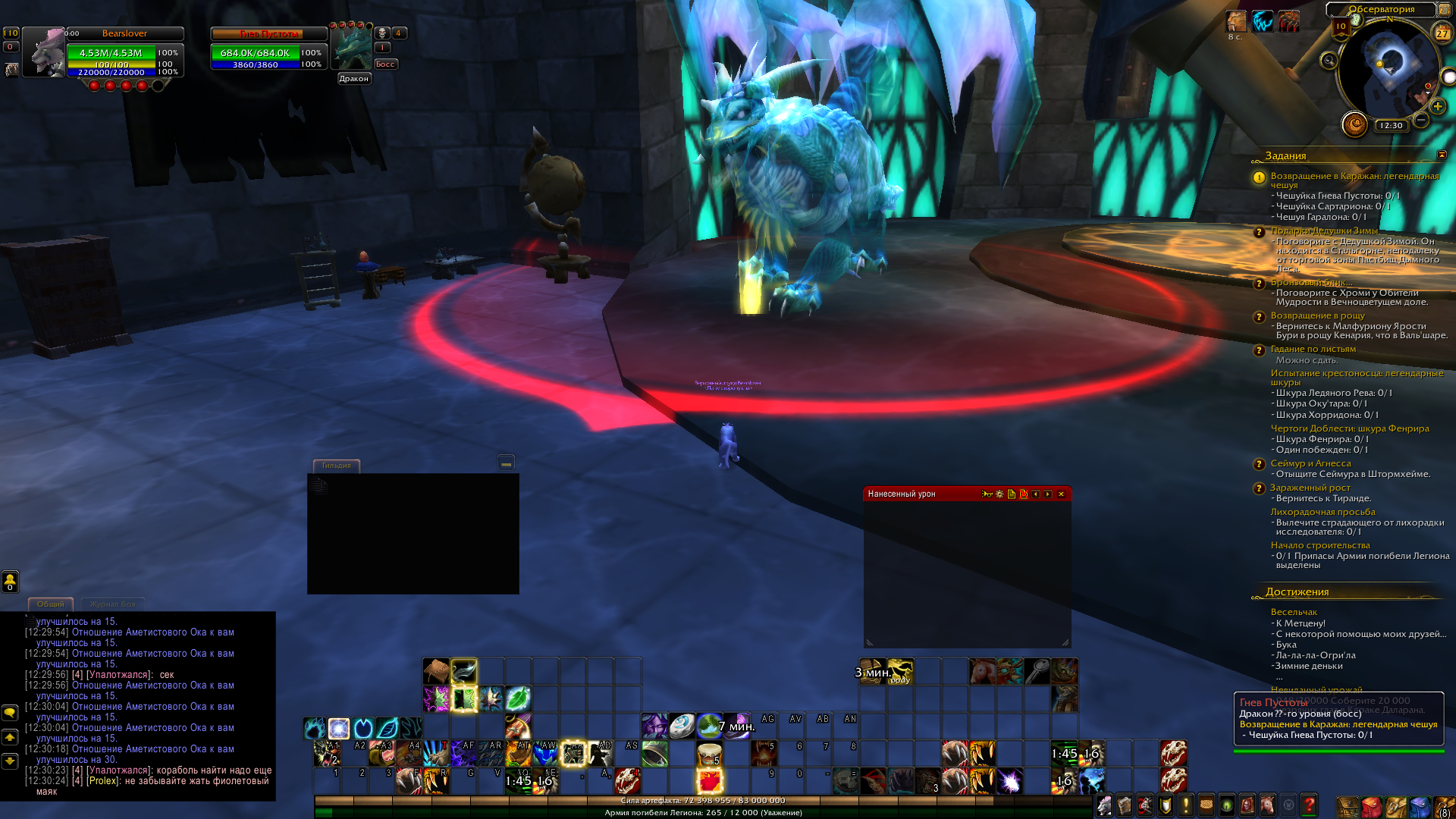
Task: Select the Гильдия chat window tab
Action: pyautogui.click(x=336, y=466)
